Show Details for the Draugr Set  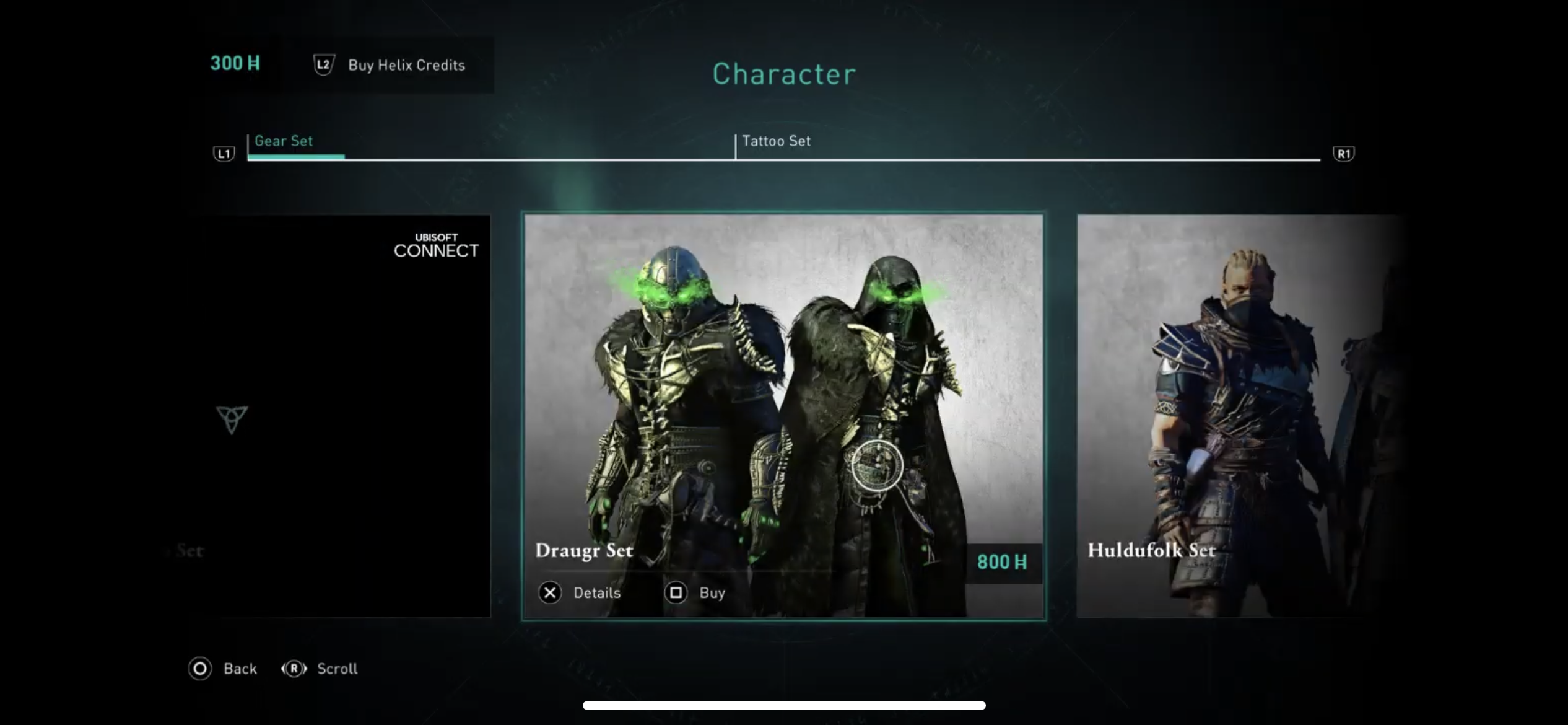[580, 593]
